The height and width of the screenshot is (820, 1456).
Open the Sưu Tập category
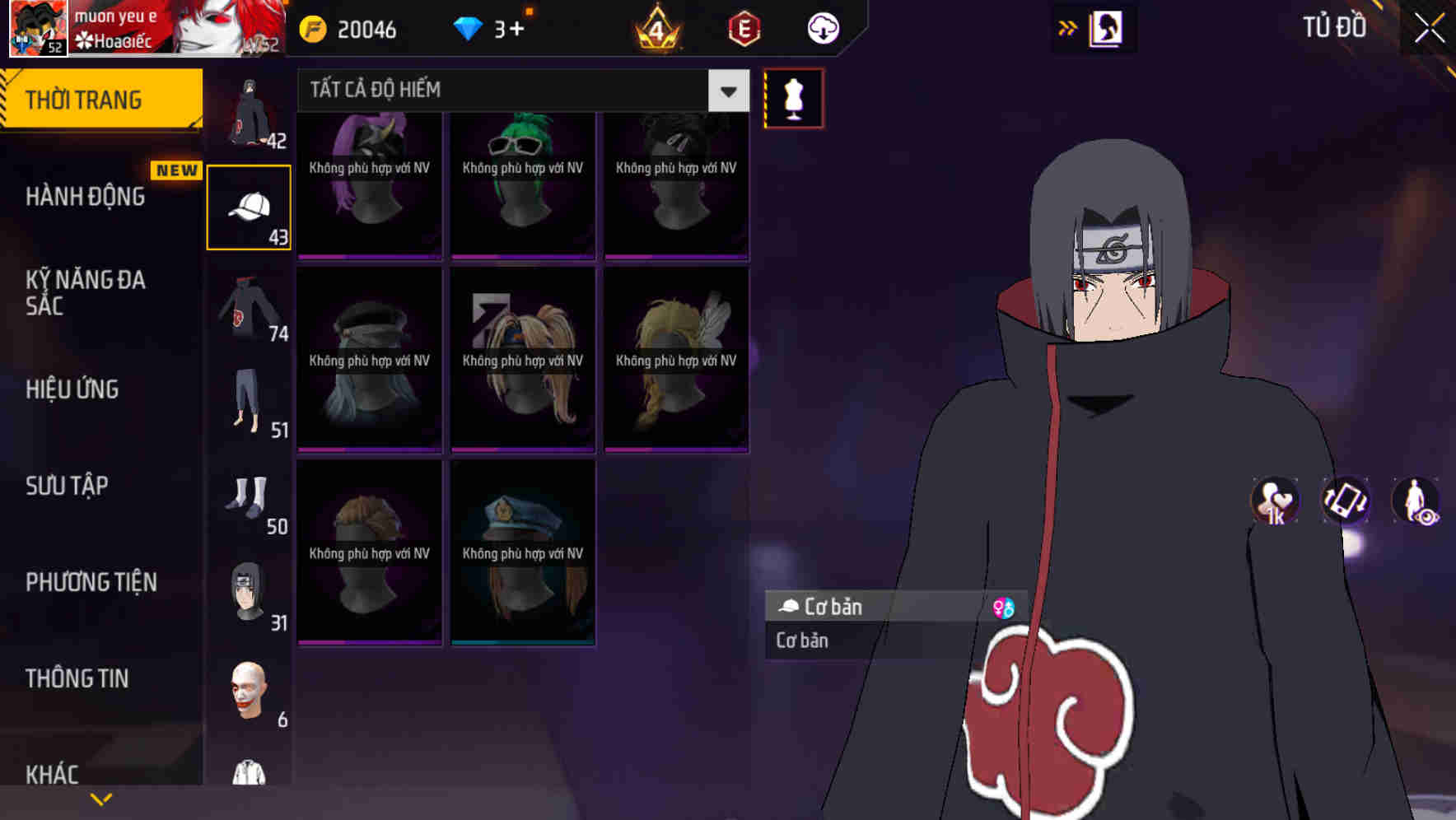pyautogui.click(x=68, y=486)
